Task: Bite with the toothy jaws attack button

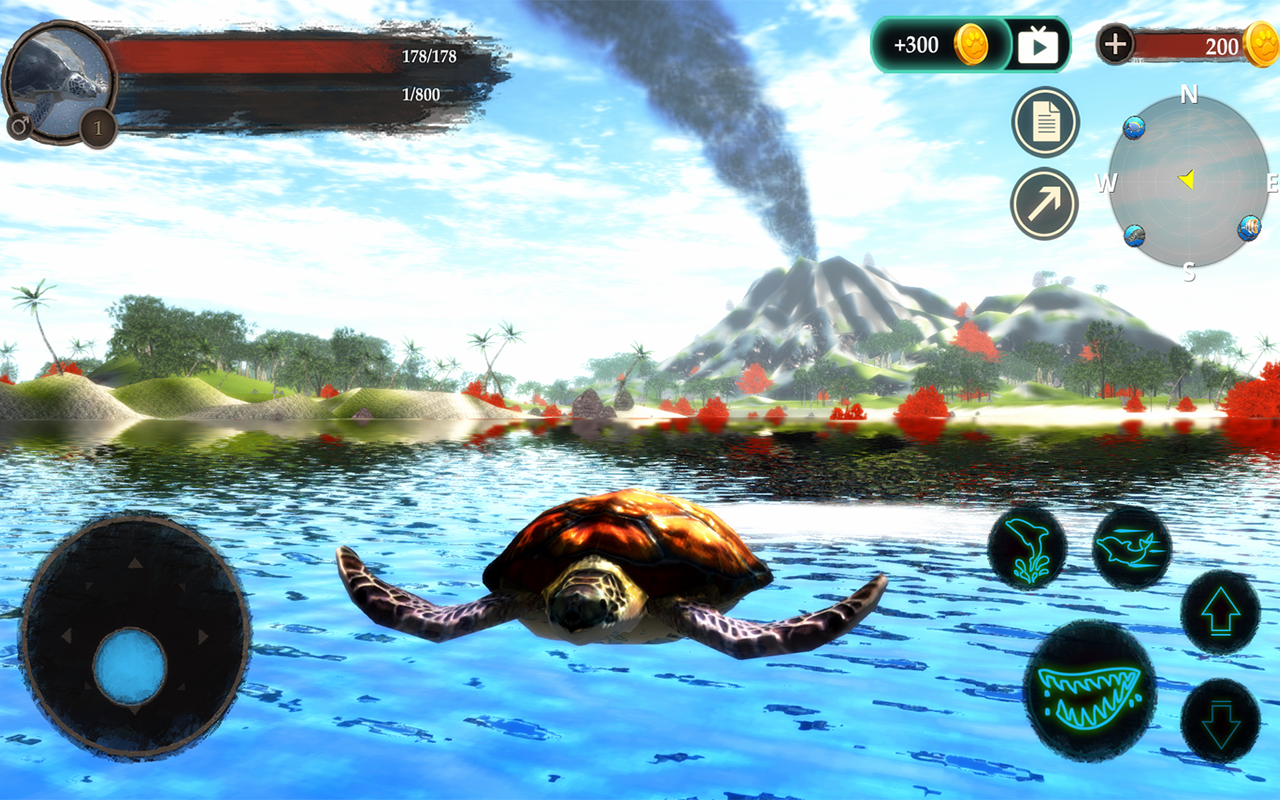Action: coord(1090,690)
